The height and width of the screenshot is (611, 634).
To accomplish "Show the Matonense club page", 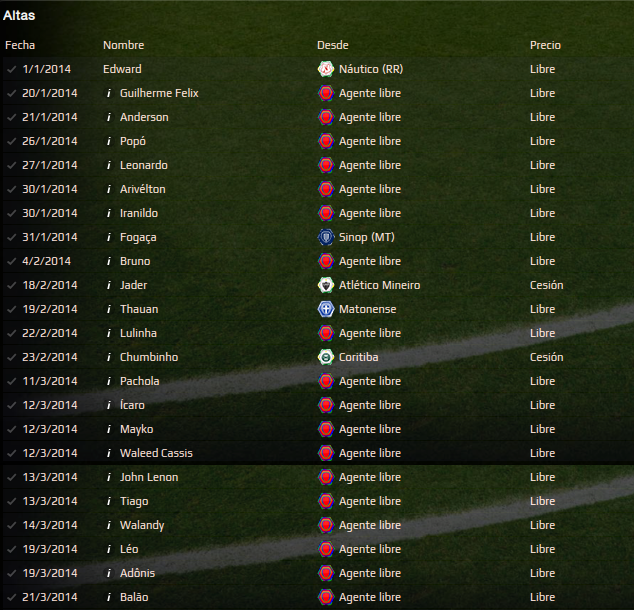I will [x=368, y=309].
